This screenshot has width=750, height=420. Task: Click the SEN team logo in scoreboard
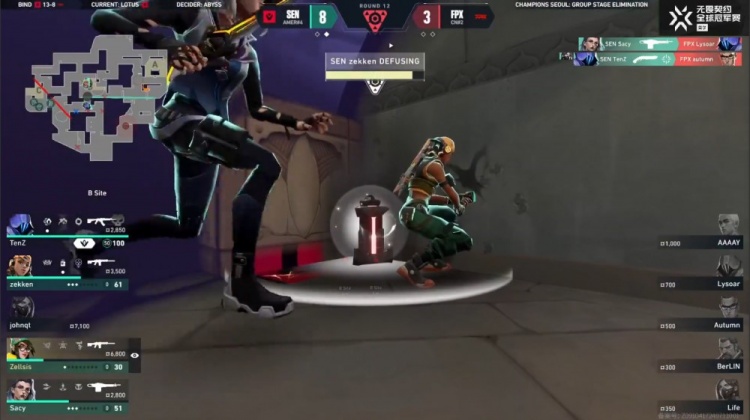tap(270, 17)
